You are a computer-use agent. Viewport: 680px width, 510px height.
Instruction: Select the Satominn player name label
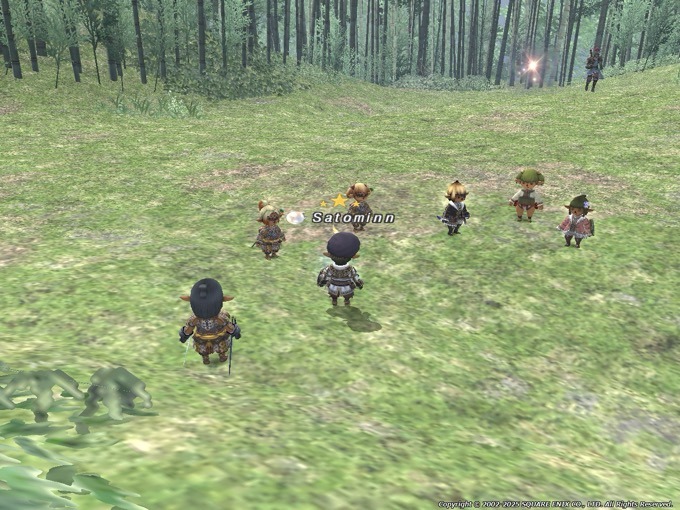[353, 217]
